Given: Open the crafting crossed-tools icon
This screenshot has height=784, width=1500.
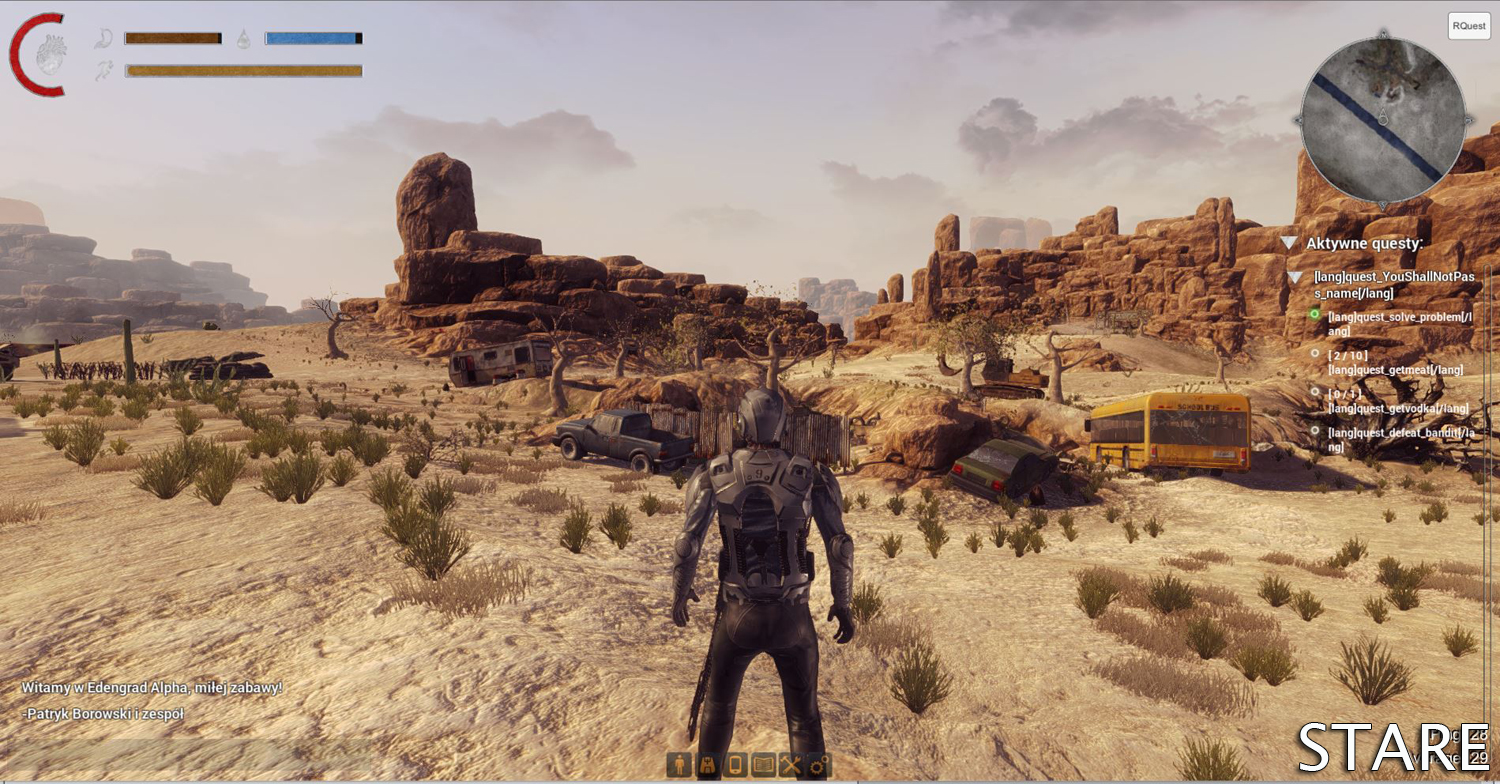Looking at the screenshot, I should pyautogui.click(x=791, y=765).
